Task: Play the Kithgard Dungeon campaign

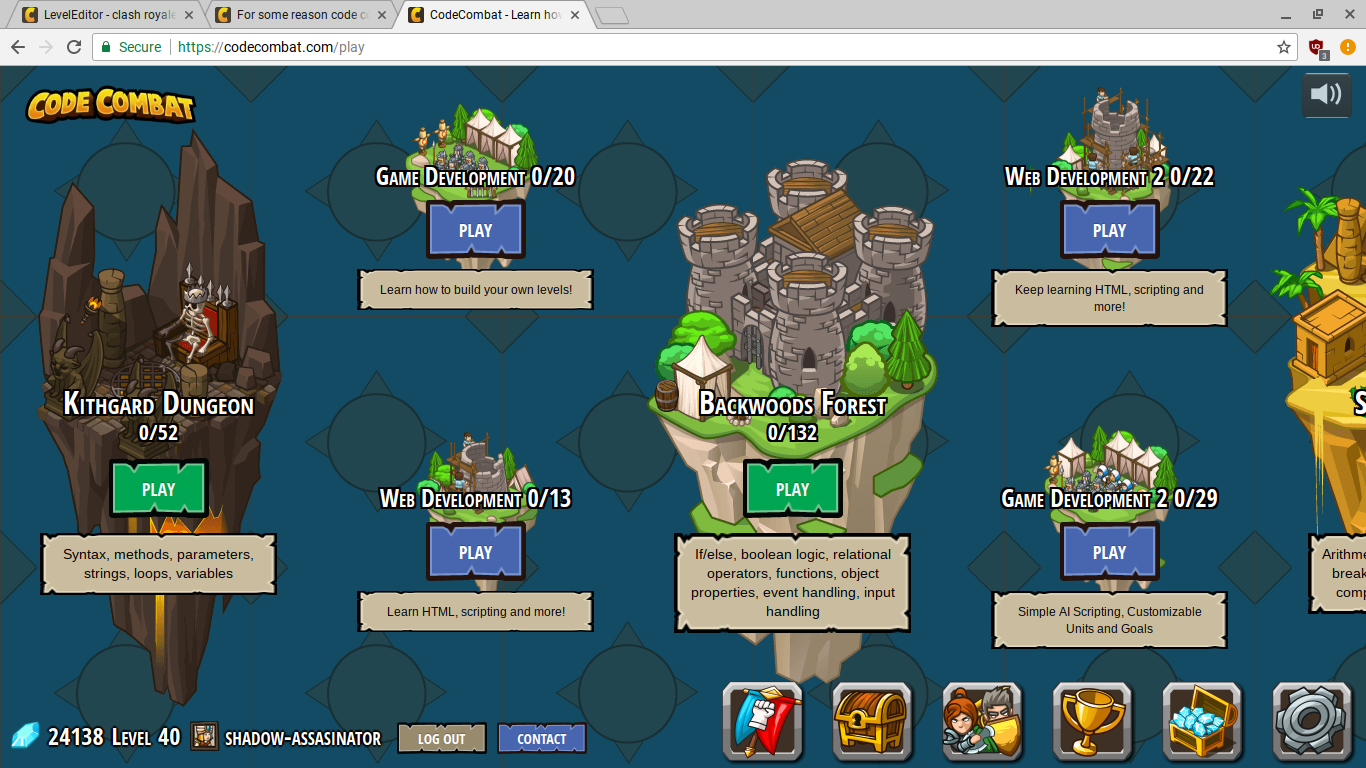Action: click(158, 489)
